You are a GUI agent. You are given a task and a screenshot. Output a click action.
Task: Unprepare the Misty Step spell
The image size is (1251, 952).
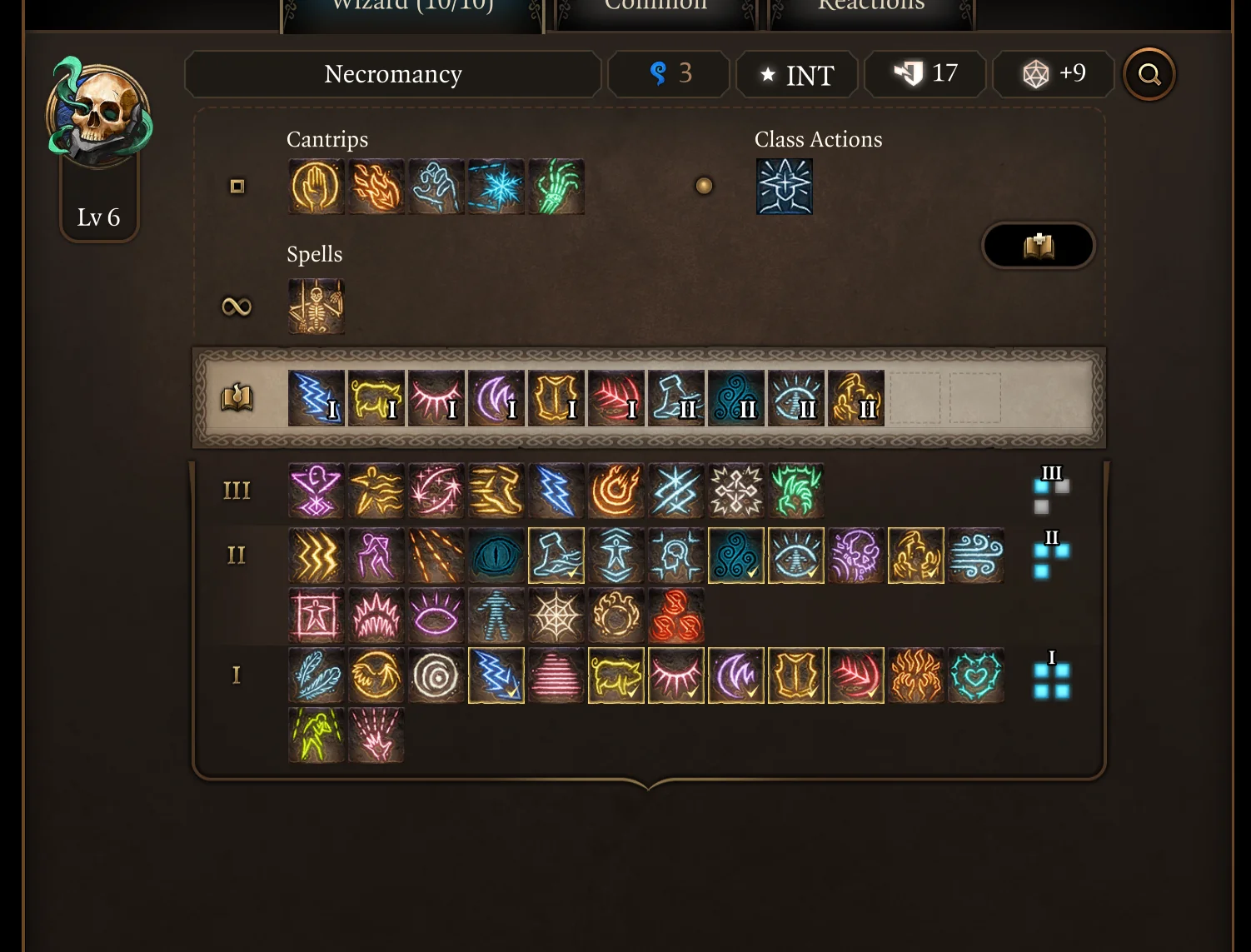(556, 556)
